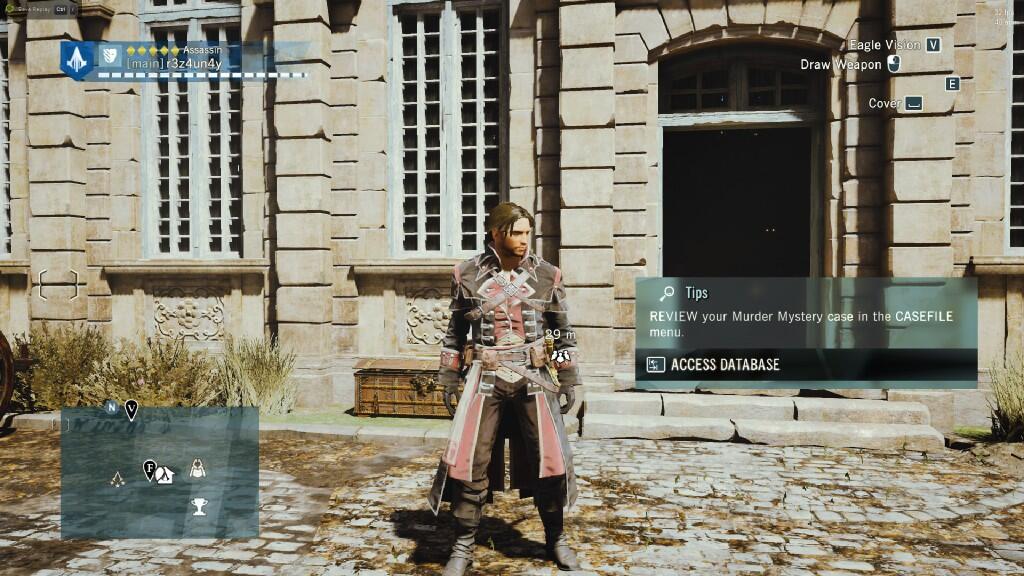This screenshot has width=1024, height=576.
Task: Select the trophy marker on the minimap
Action: 199,506
